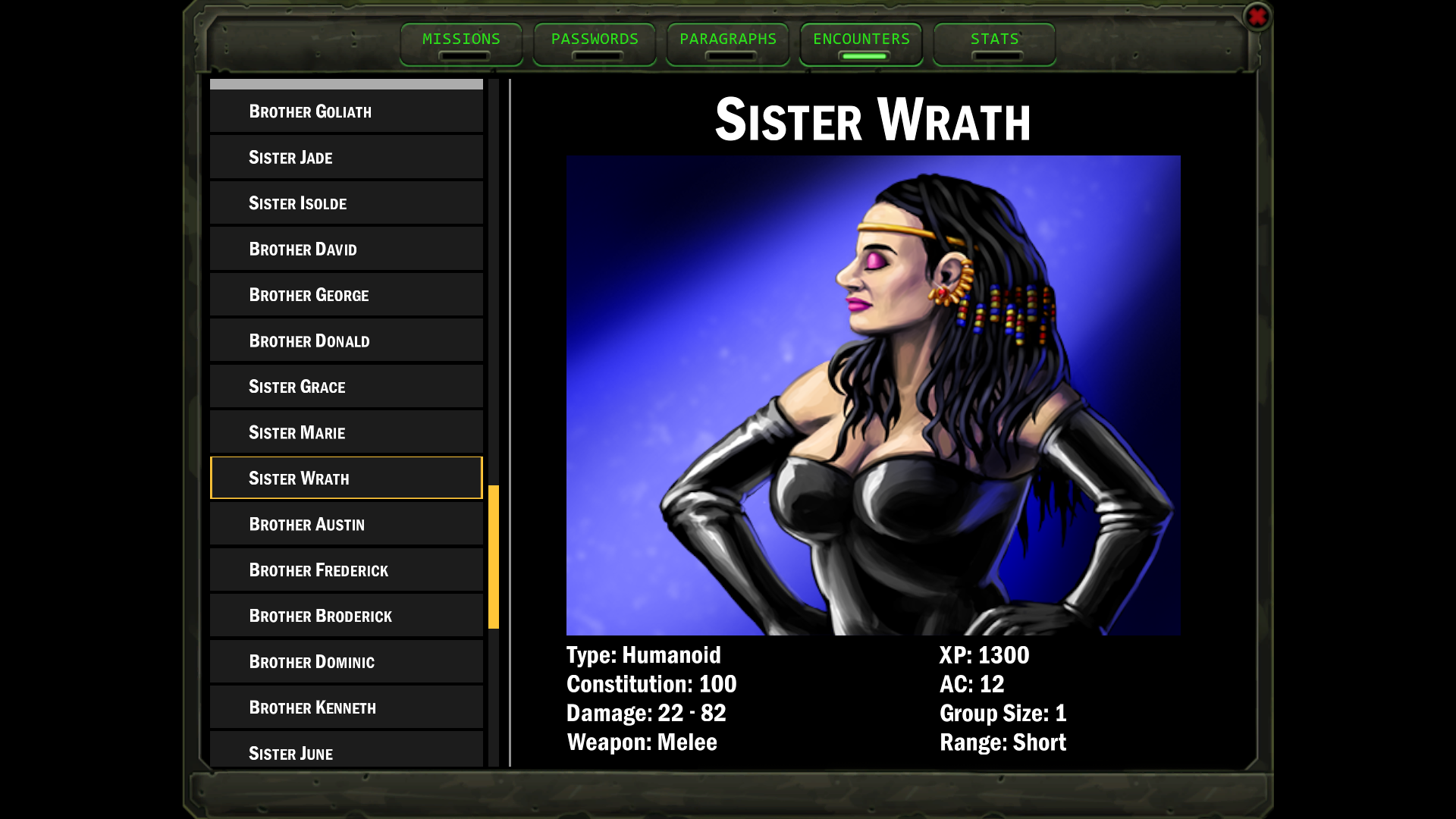
Task: Select Brother Goliath from the list
Action: coord(346,111)
